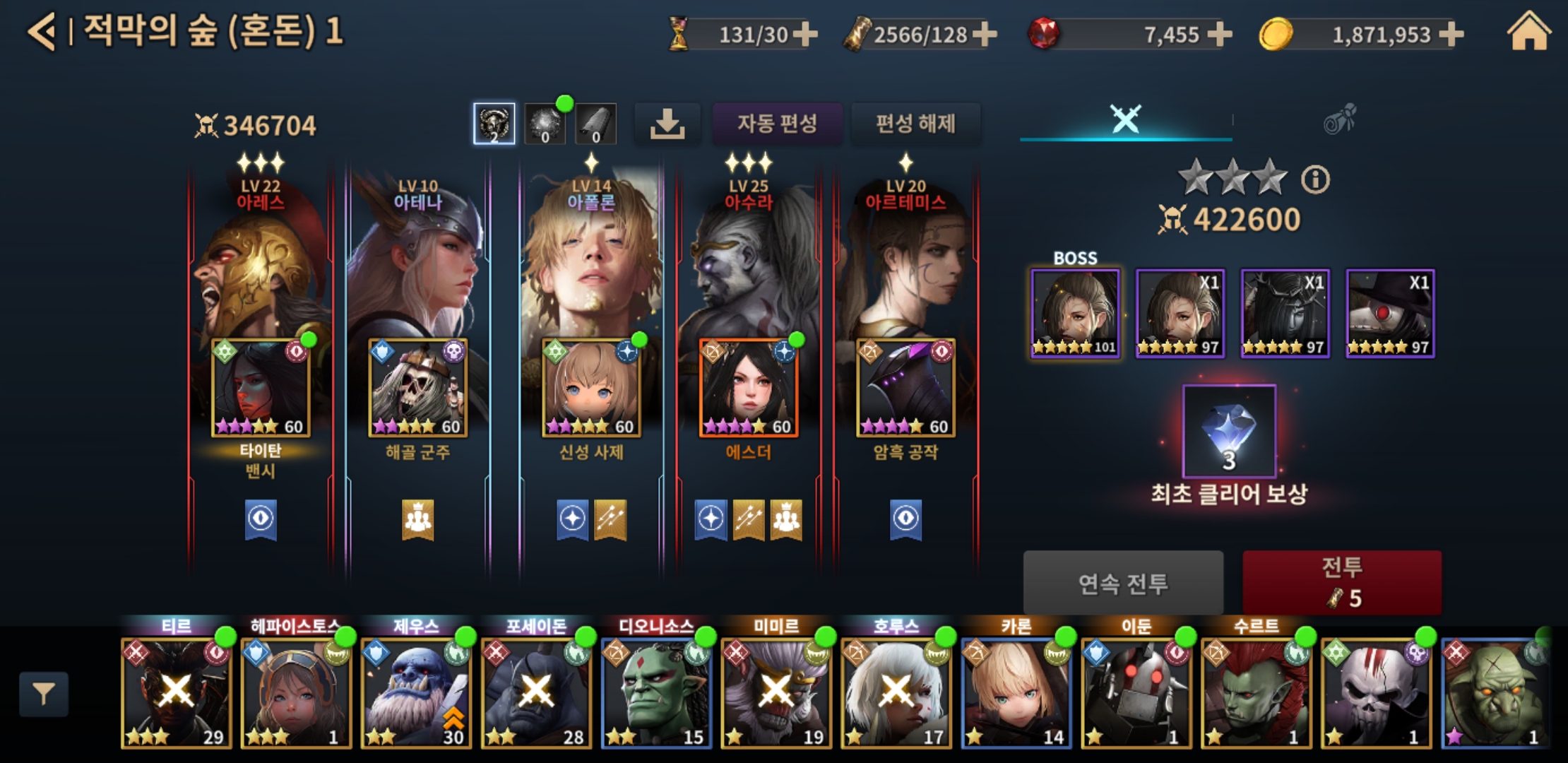Tap the 연속 전투 button
This screenshot has height=763, width=1568.
pyautogui.click(x=1123, y=584)
